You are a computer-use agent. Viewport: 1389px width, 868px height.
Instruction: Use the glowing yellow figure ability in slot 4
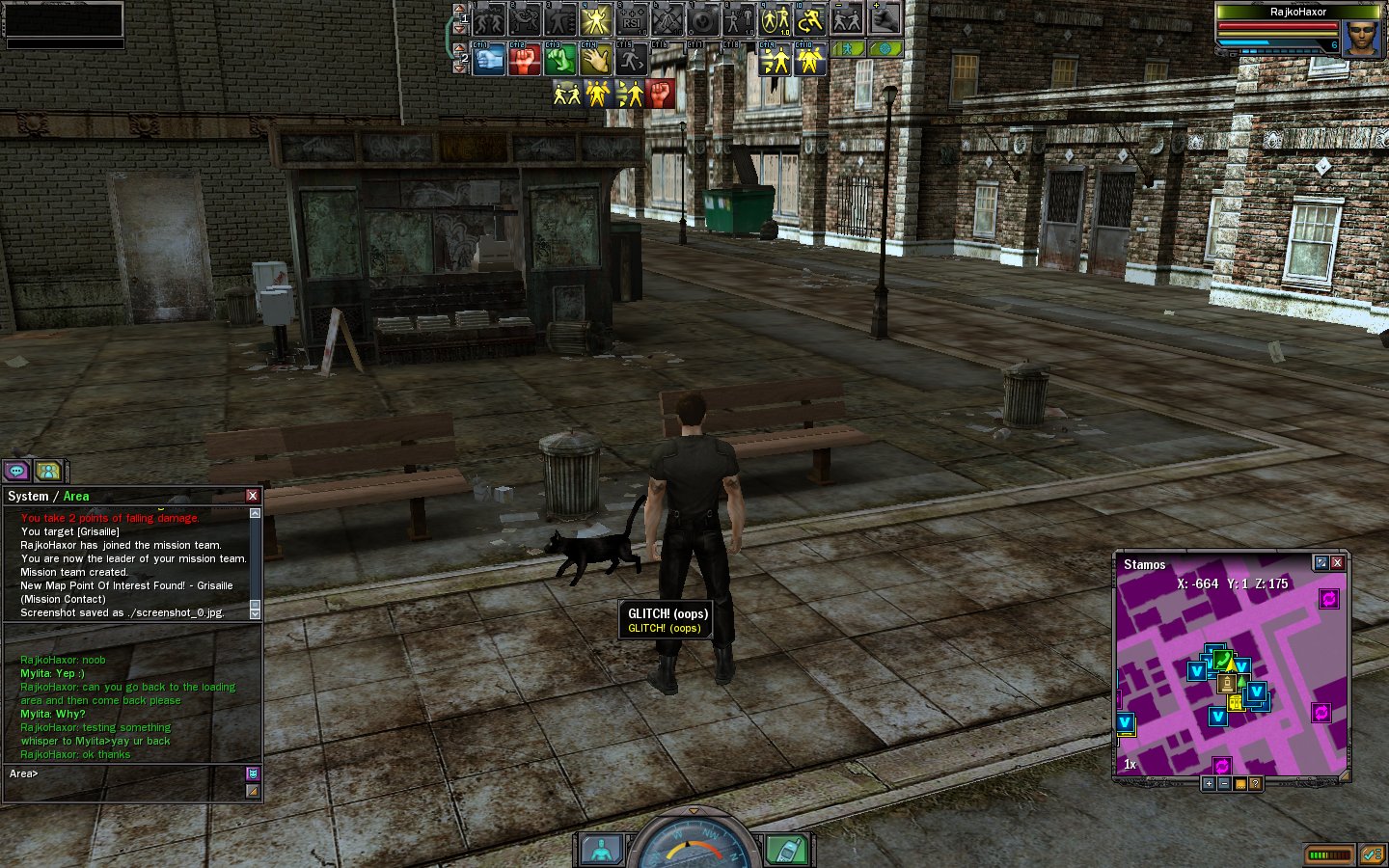tap(595, 19)
